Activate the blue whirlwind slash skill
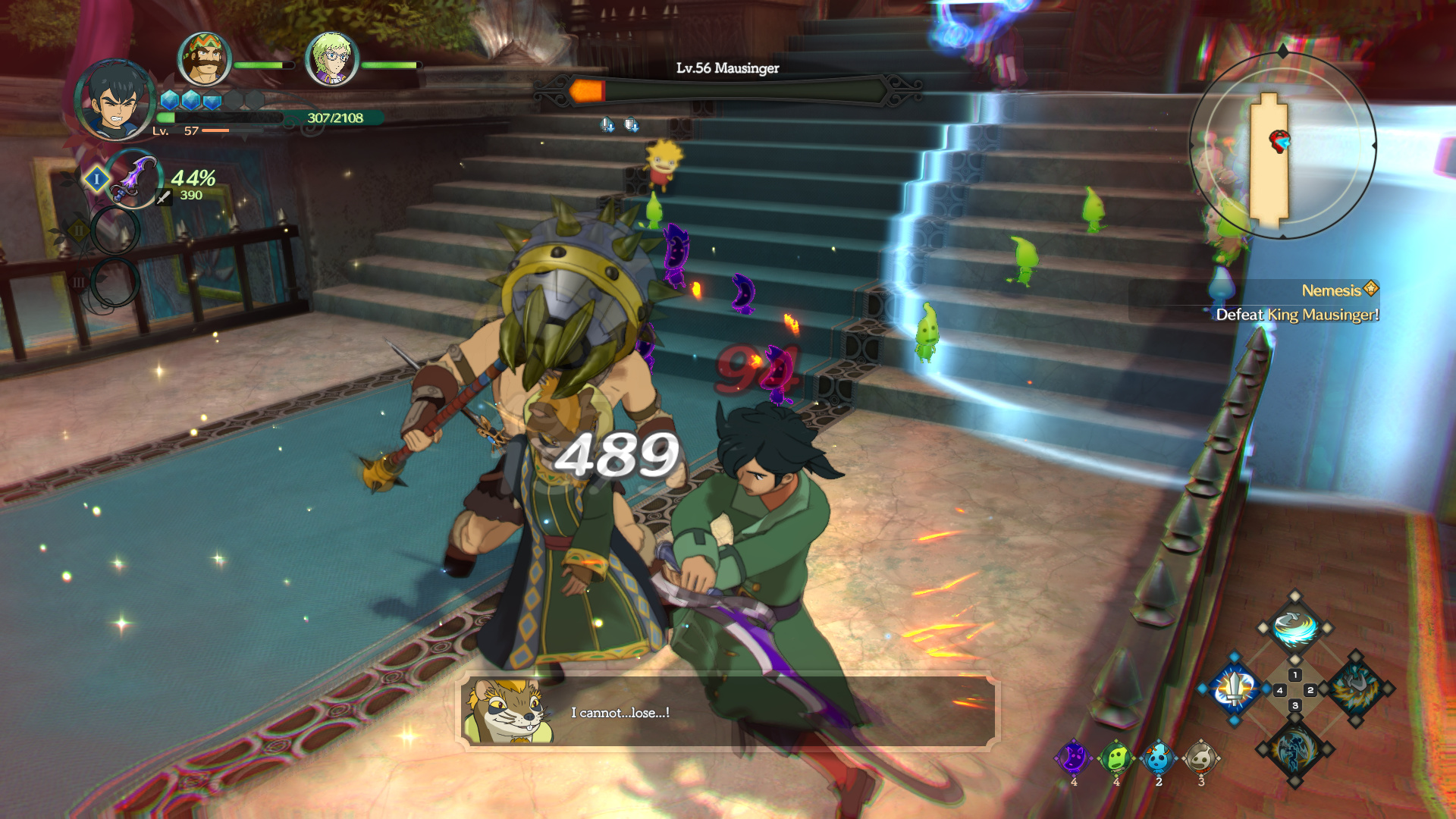This screenshot has height=819, width=1456. tap(1294, 628)
